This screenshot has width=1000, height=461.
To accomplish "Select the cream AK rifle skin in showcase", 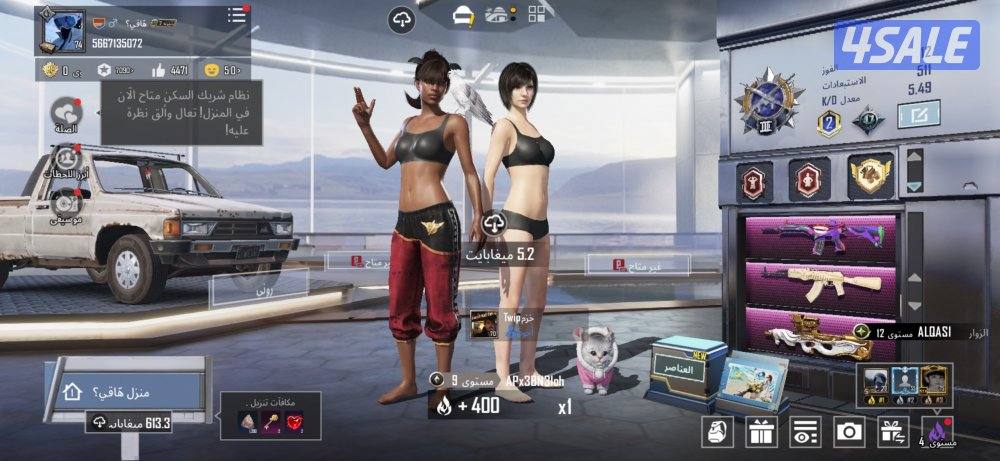I will click(x=820, y=285).
